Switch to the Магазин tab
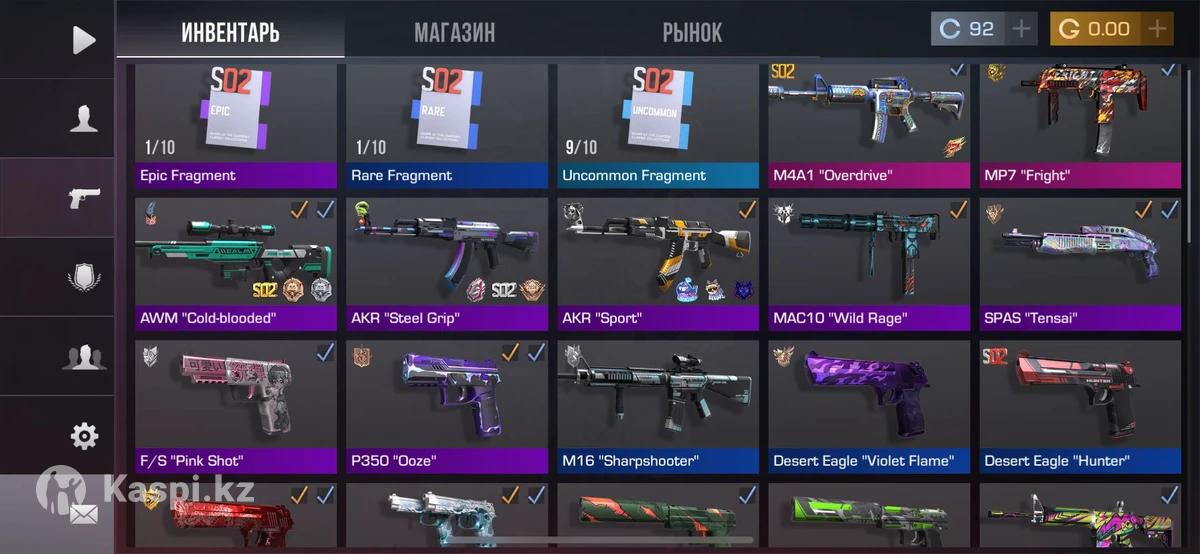Screen dimensions: 1200x554 [x=454, y=32]
